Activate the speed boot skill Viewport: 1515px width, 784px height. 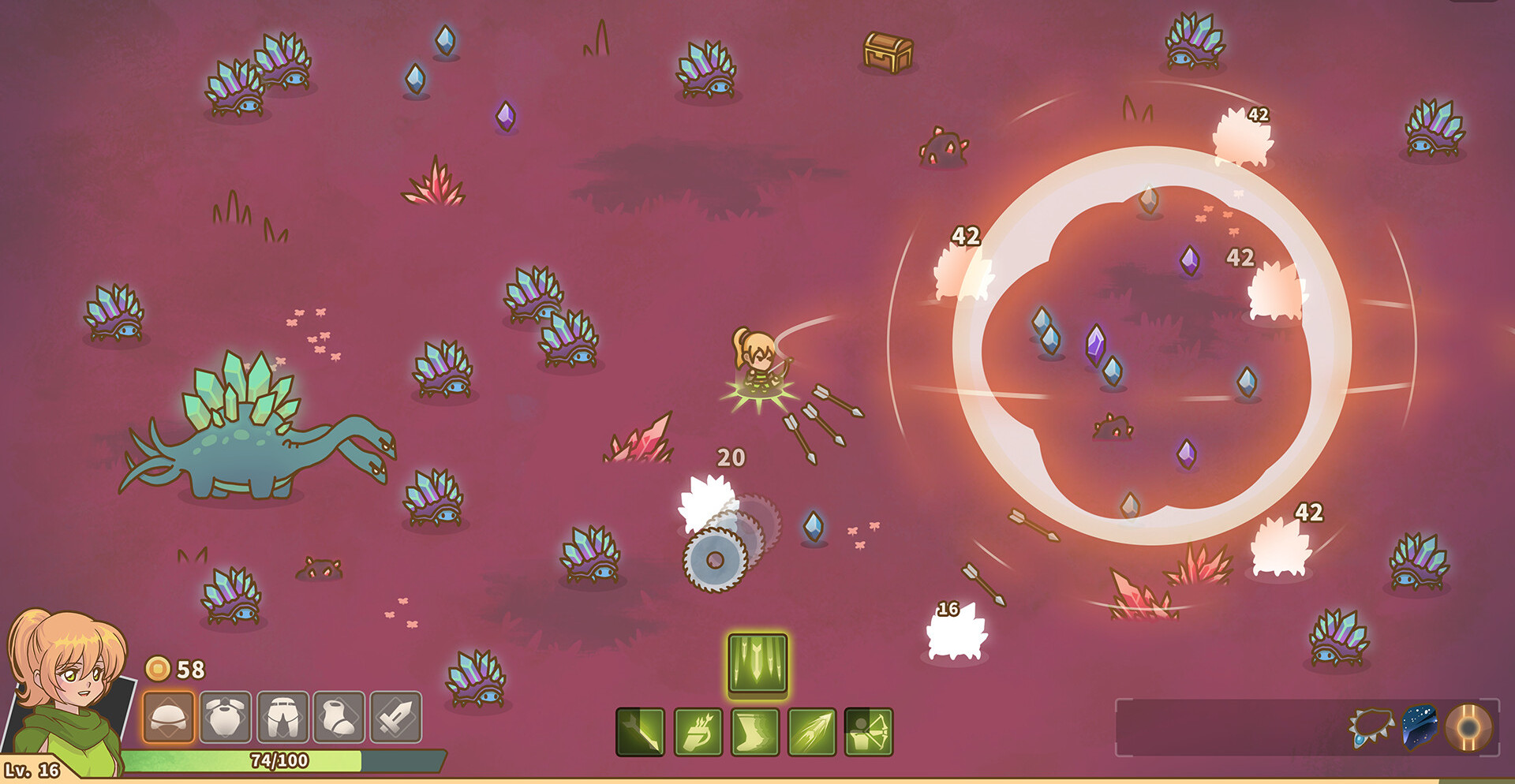755,732
